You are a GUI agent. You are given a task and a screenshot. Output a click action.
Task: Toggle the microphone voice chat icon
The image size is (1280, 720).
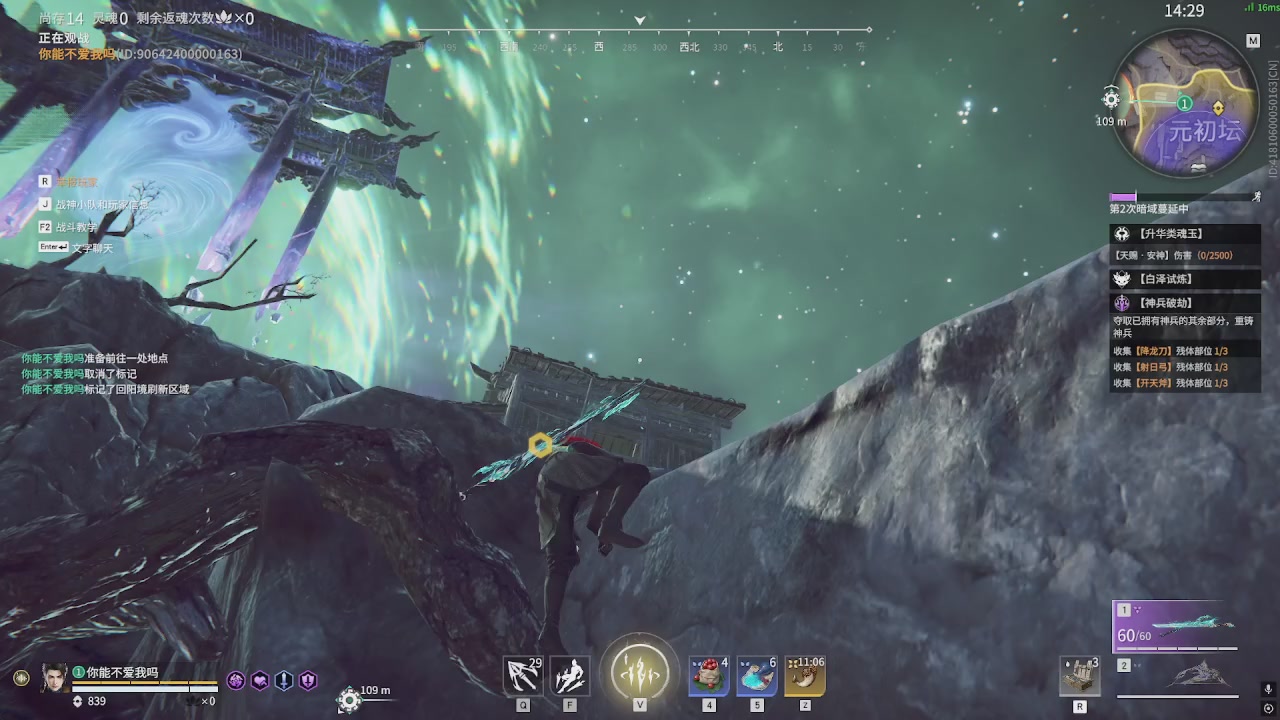pyautogui.click(x=1268, y=689)
